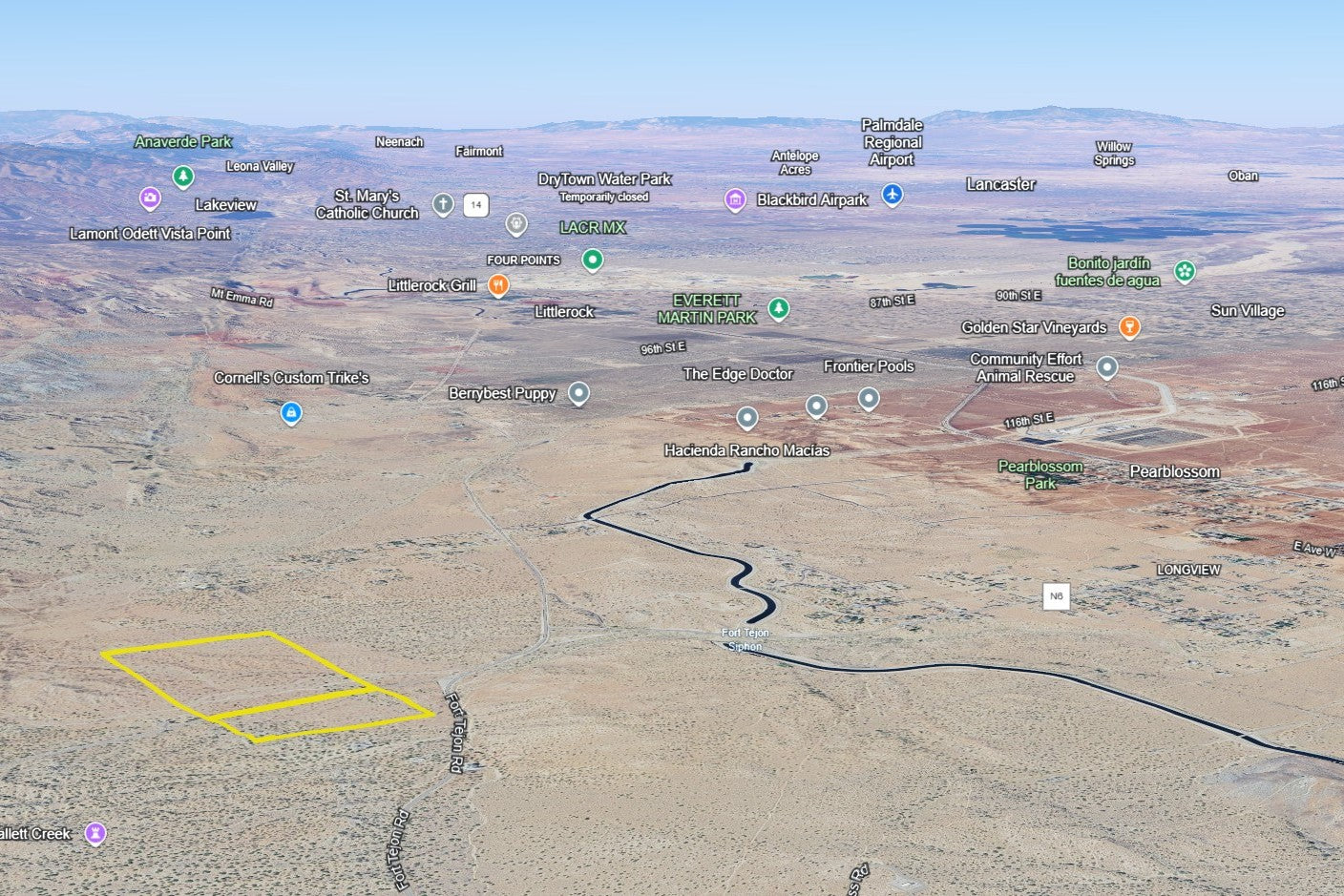The image size is (1344, 896).
Task: Select the Anaverde Park tree marker
Action: tap(183, 177)
